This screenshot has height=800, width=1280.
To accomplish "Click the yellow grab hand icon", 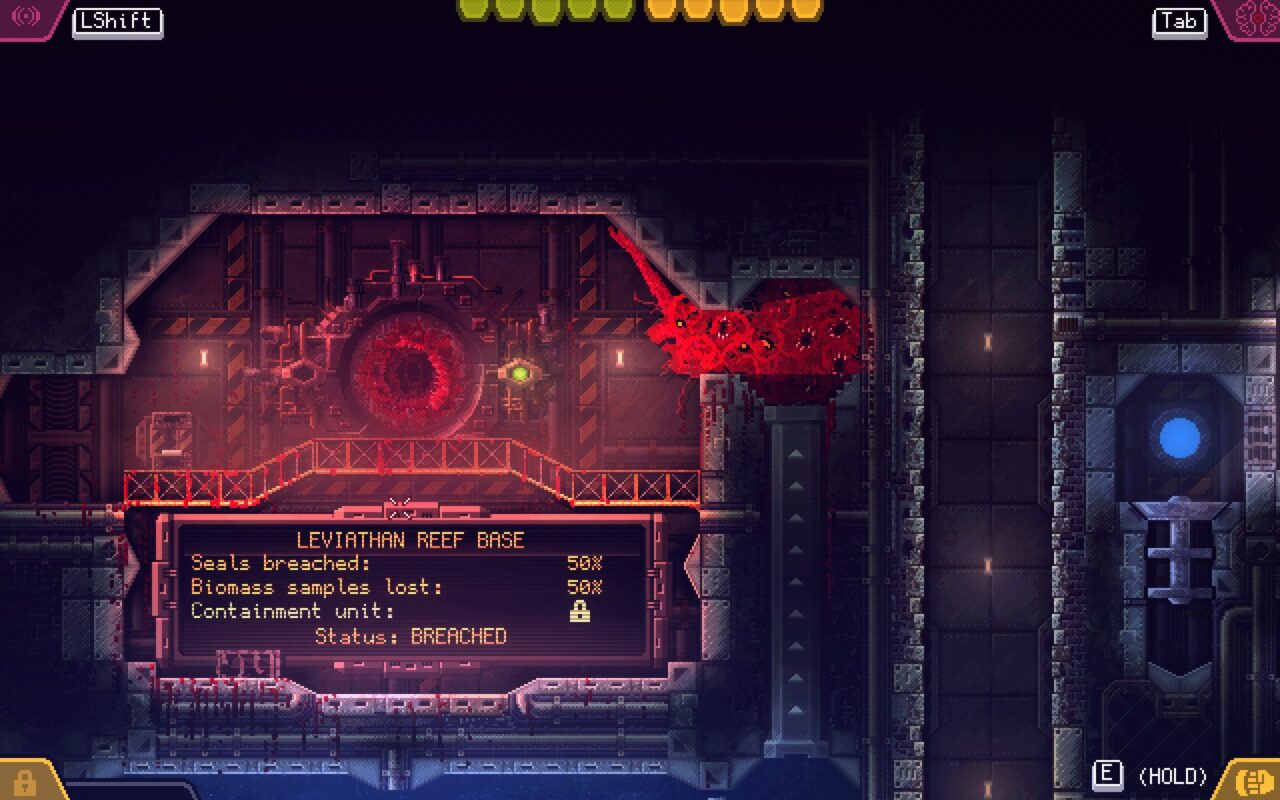I will tap(1253, 779).
